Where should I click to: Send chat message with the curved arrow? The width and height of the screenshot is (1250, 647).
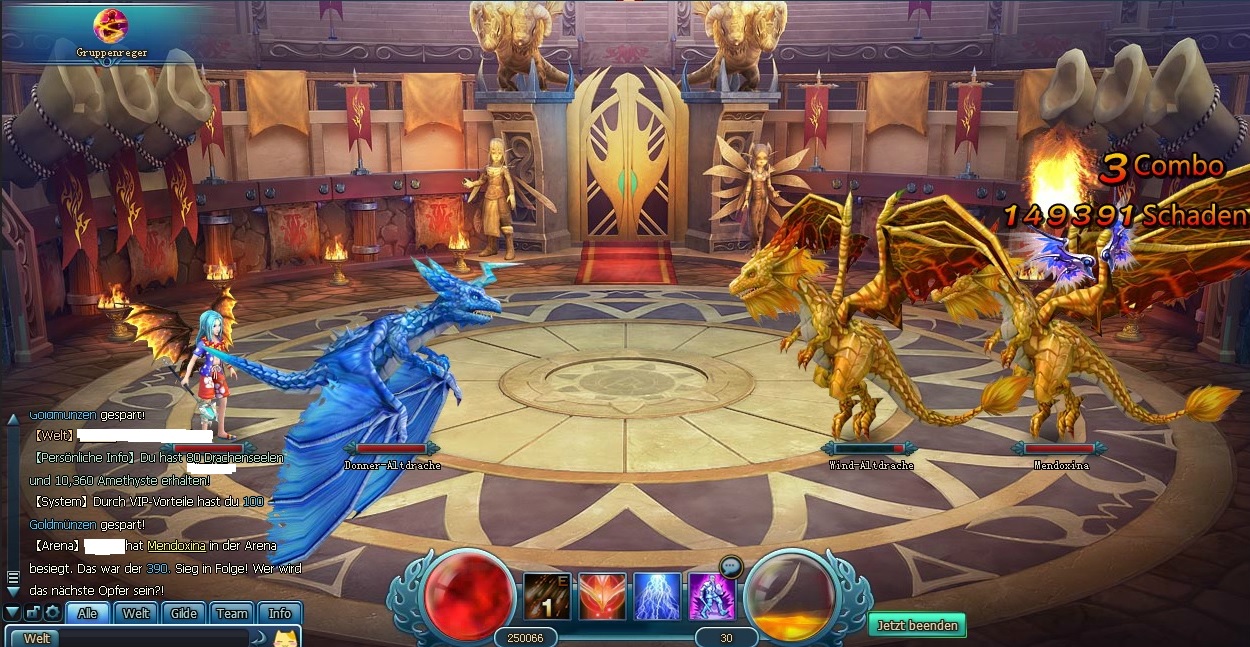[x=259, y=638]
